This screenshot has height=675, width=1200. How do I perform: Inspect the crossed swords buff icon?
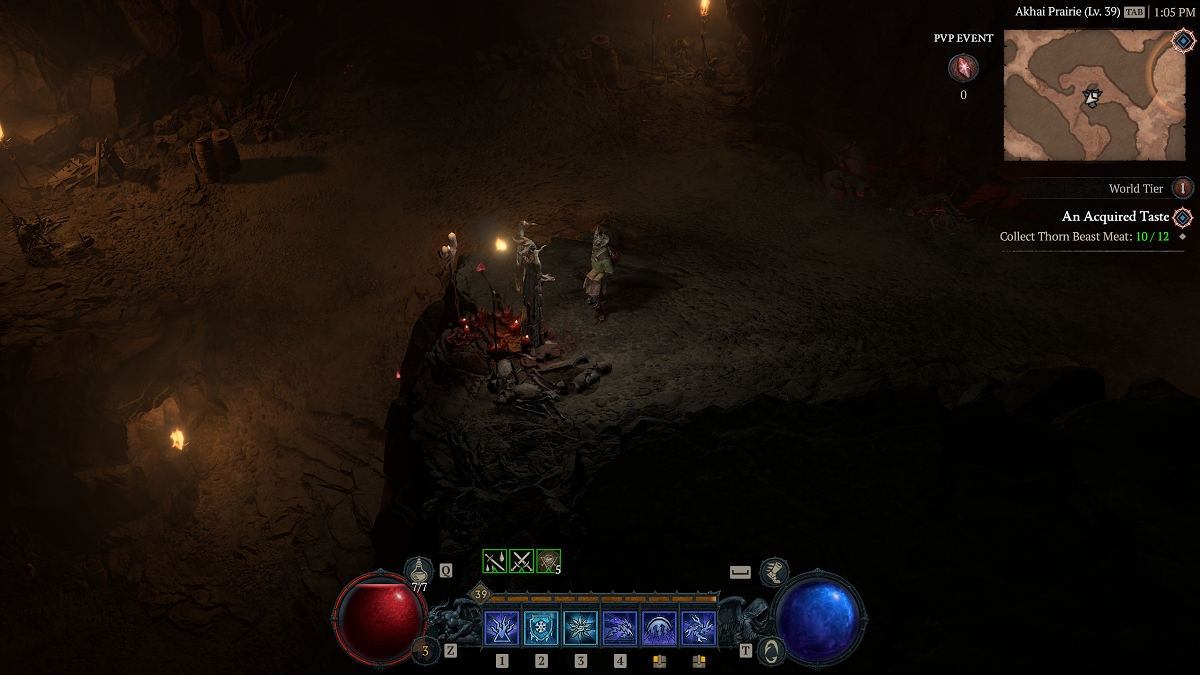pyautogui.click(x=521, y=561)
